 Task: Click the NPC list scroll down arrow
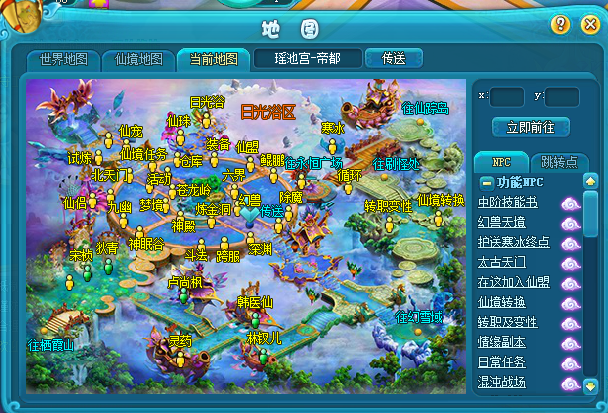[x=590, y=385]
